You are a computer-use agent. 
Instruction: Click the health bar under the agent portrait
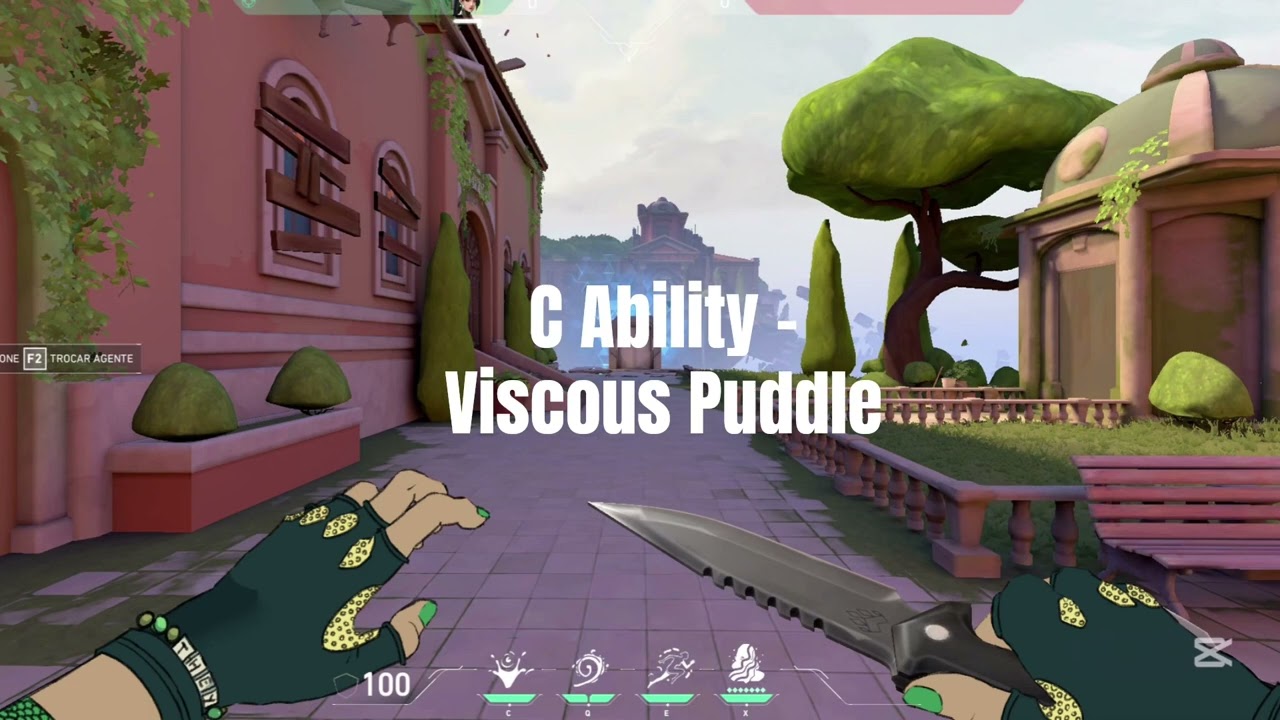click(x=466, y=20)
